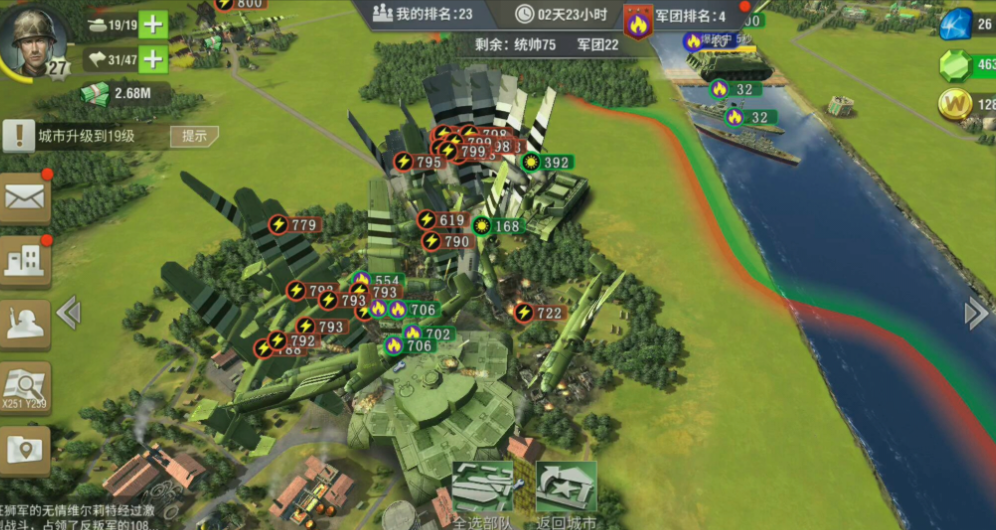Collapse the left panel with the double arrow
996x530 pixels.
(68, 313)
